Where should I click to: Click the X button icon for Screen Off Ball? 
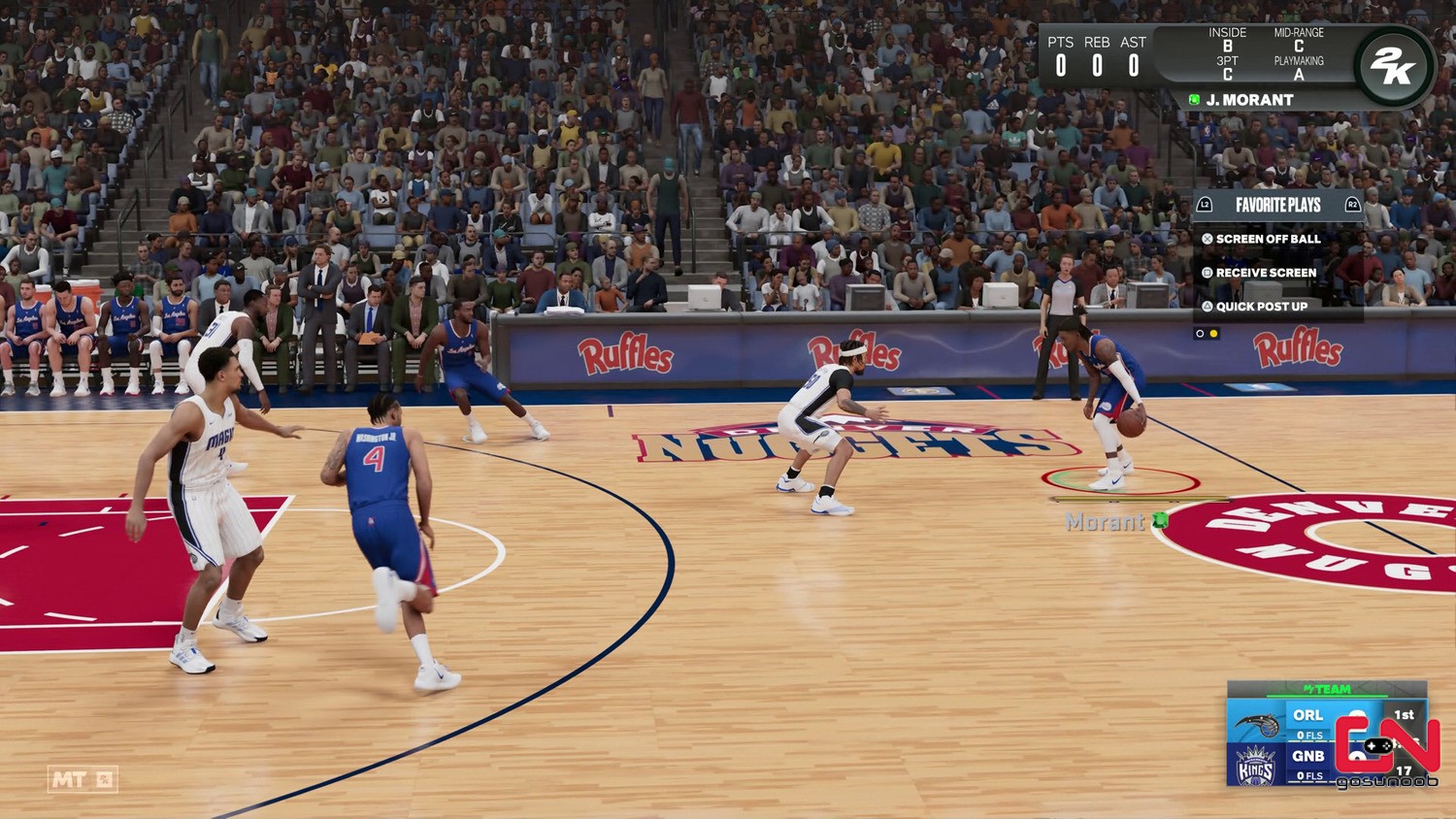1207,239
